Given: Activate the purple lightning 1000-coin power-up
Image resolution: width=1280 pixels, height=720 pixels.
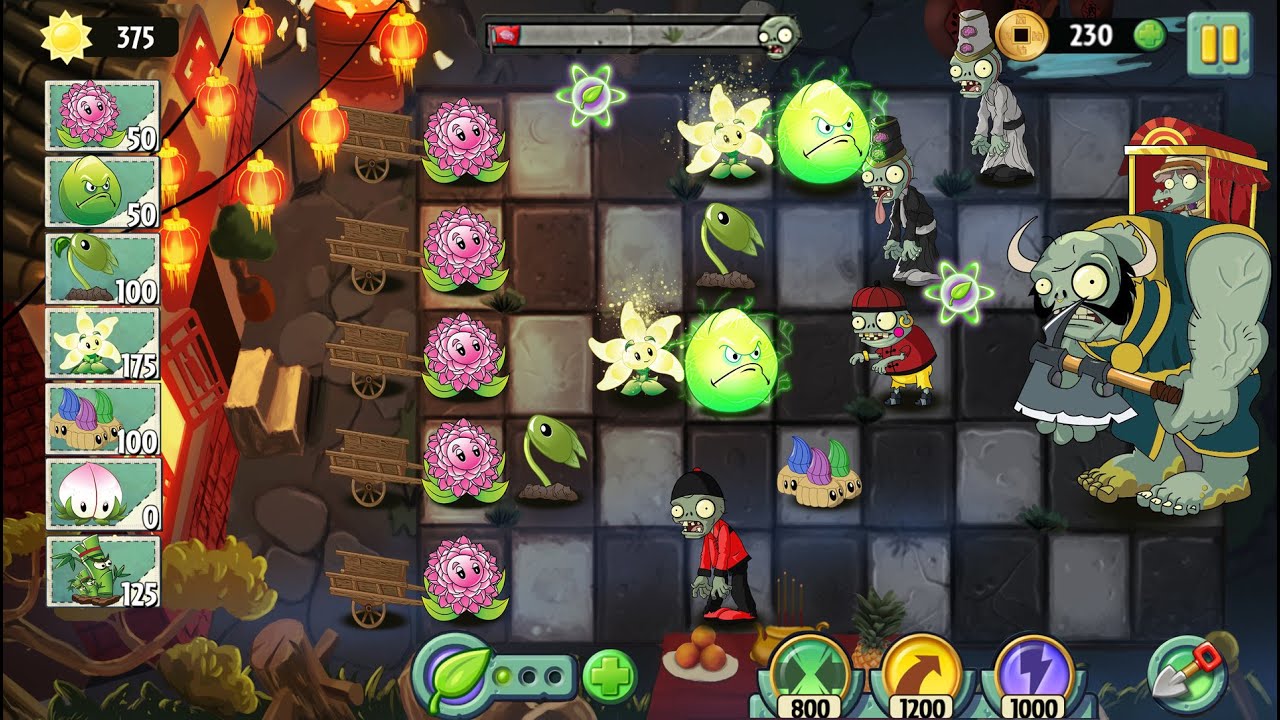Looking at the screenshot, I should [x=1034, y=670].
